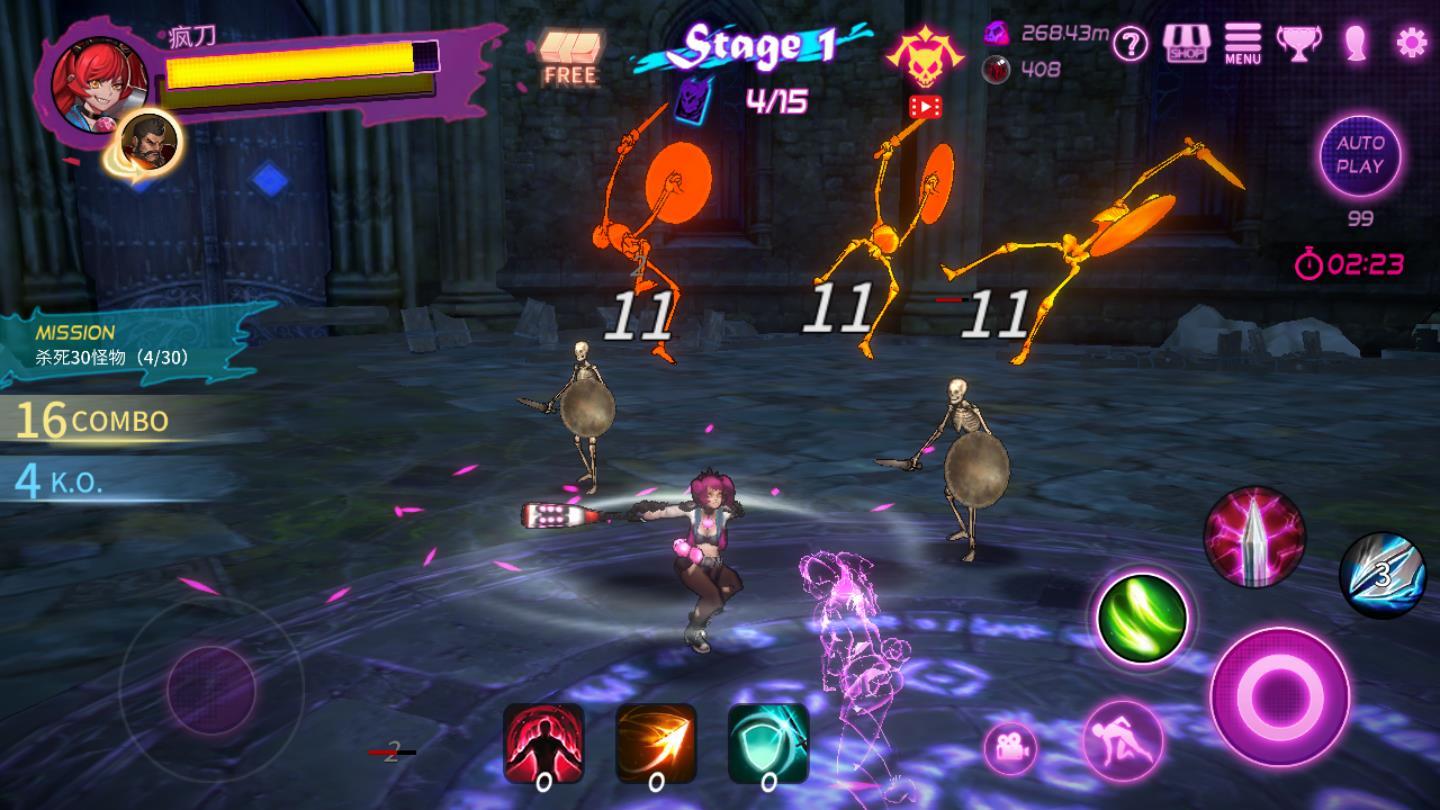Use the orange flaming arrow item
The image size is (1440, 810).
point(656,744)
